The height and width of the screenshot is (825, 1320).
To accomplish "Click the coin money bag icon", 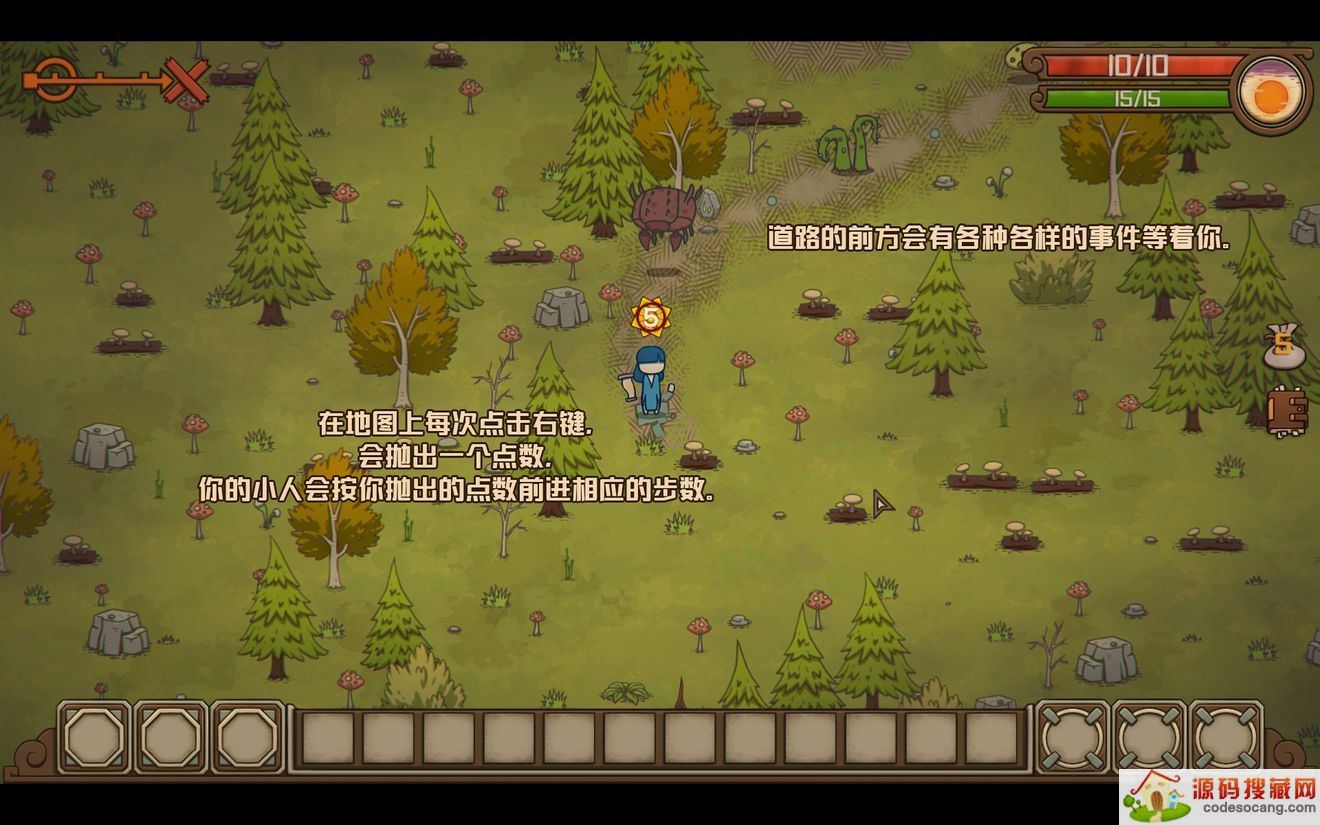I will pos(1284,347).
